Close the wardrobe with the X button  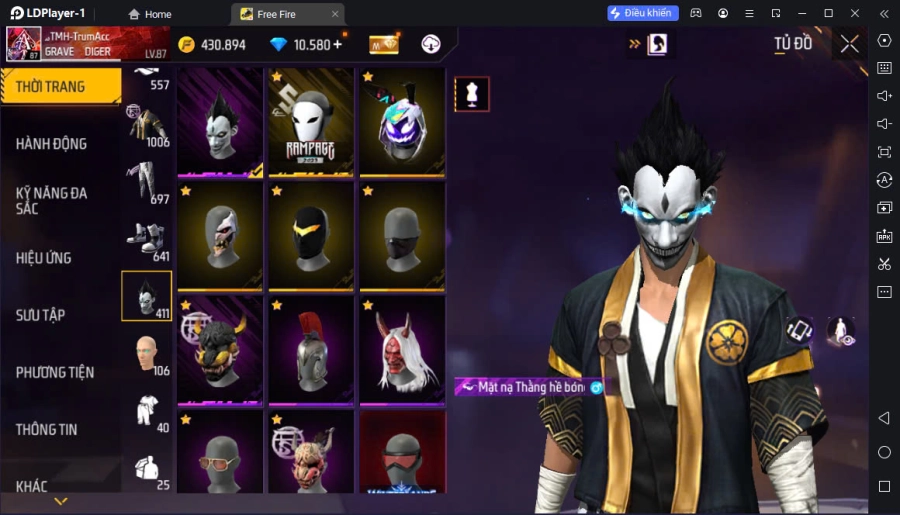point(849,44)
